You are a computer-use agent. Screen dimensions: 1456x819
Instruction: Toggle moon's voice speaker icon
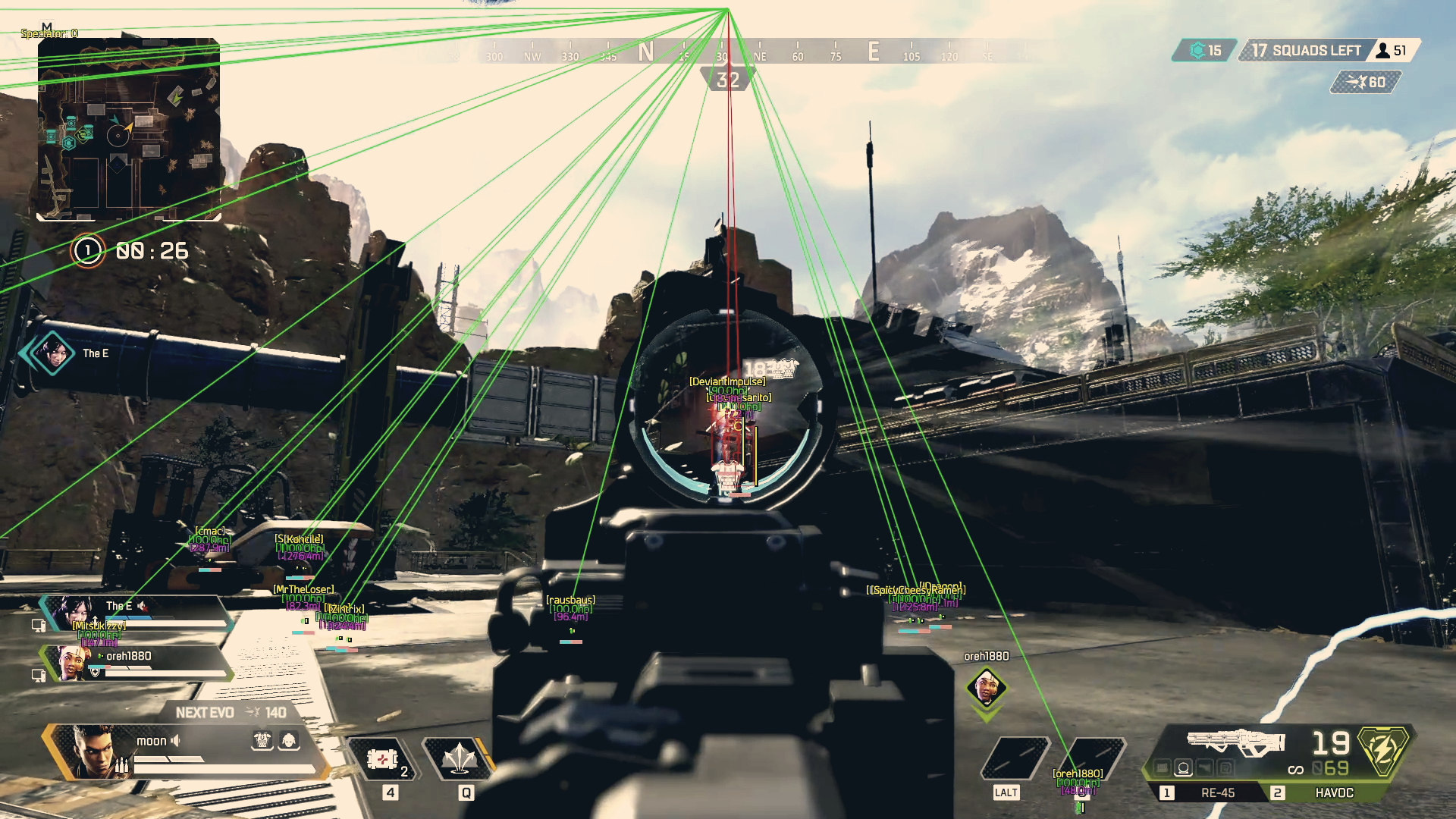point(176,740)
